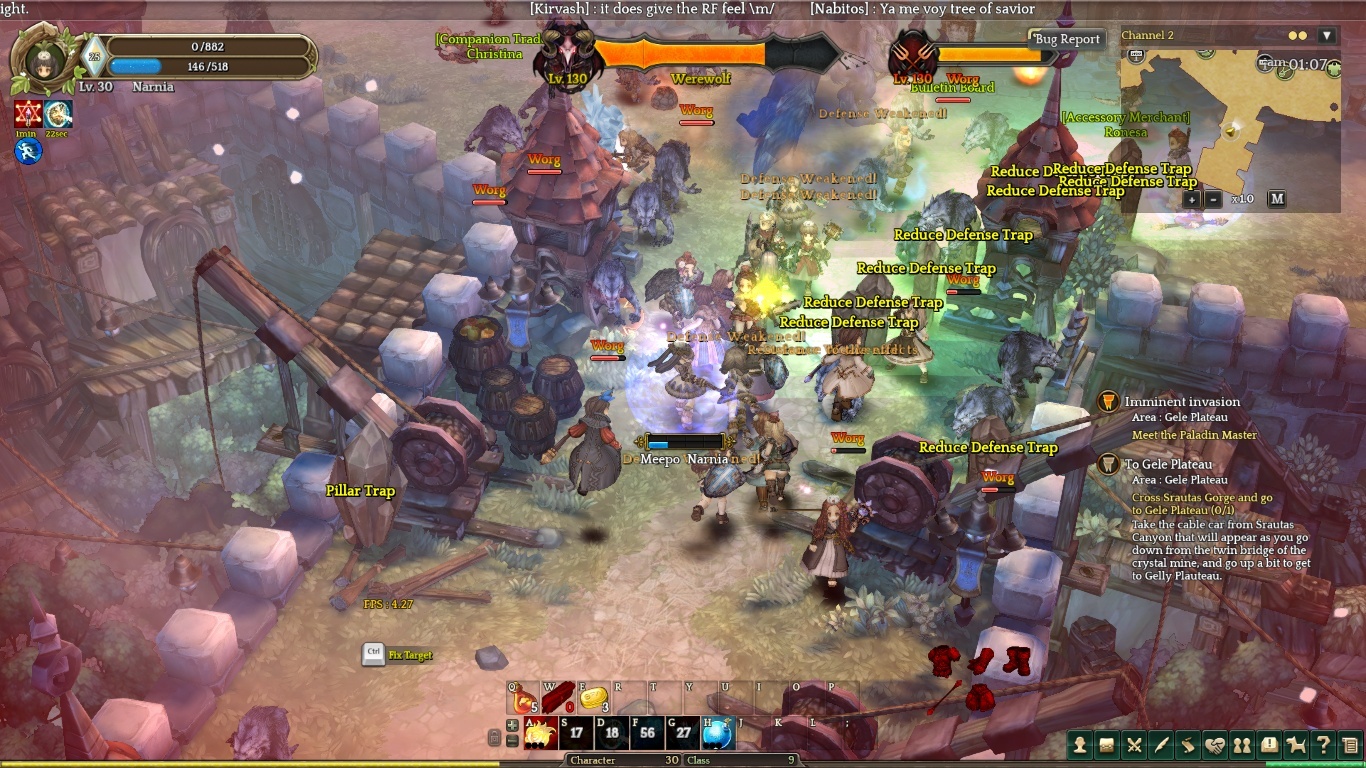Select the Imminent invasion quest tracker entry
Viewport: 1366px width, 768px height.
point(1182,402)
